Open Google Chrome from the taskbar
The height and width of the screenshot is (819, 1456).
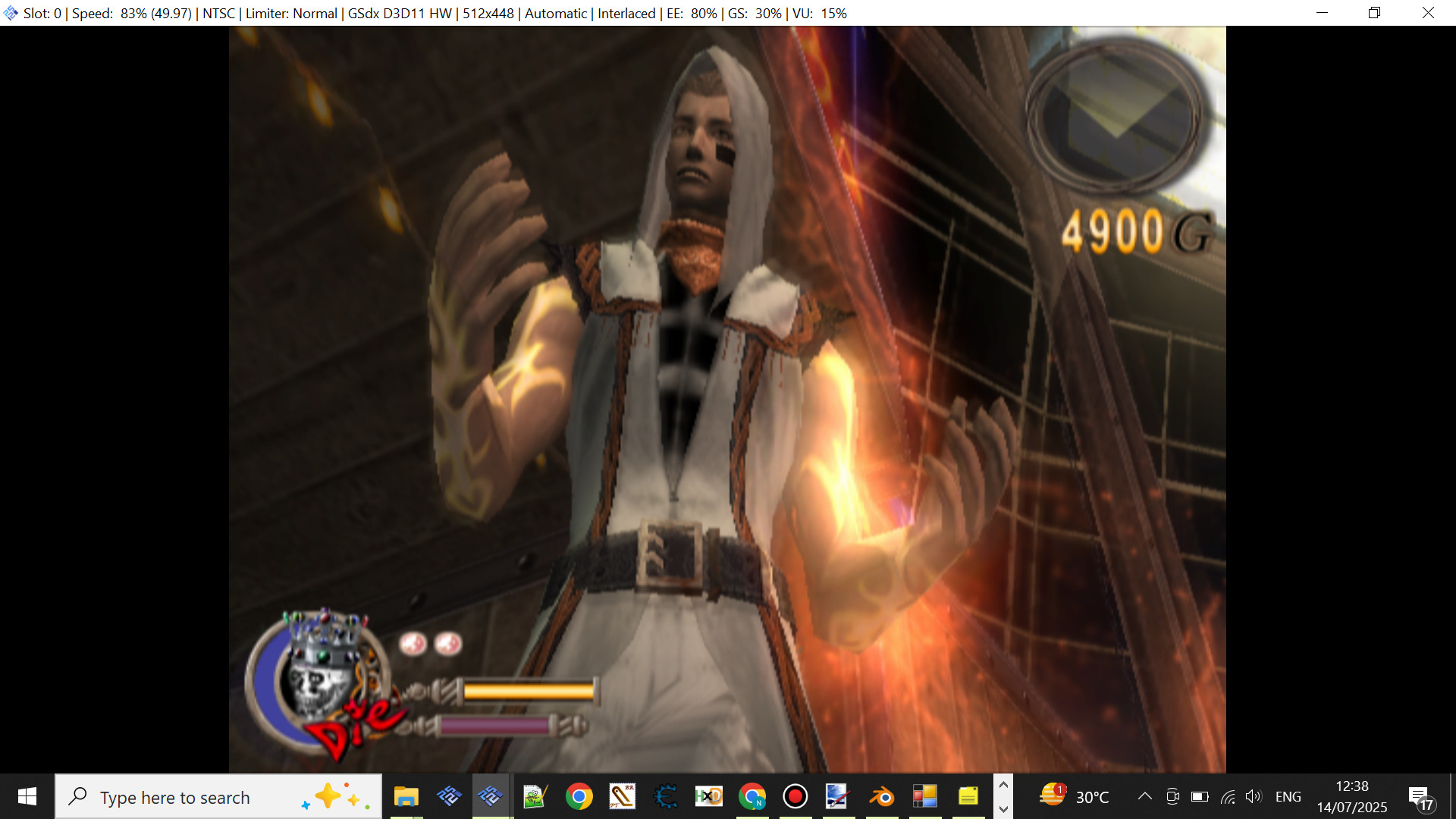(579, 796)
